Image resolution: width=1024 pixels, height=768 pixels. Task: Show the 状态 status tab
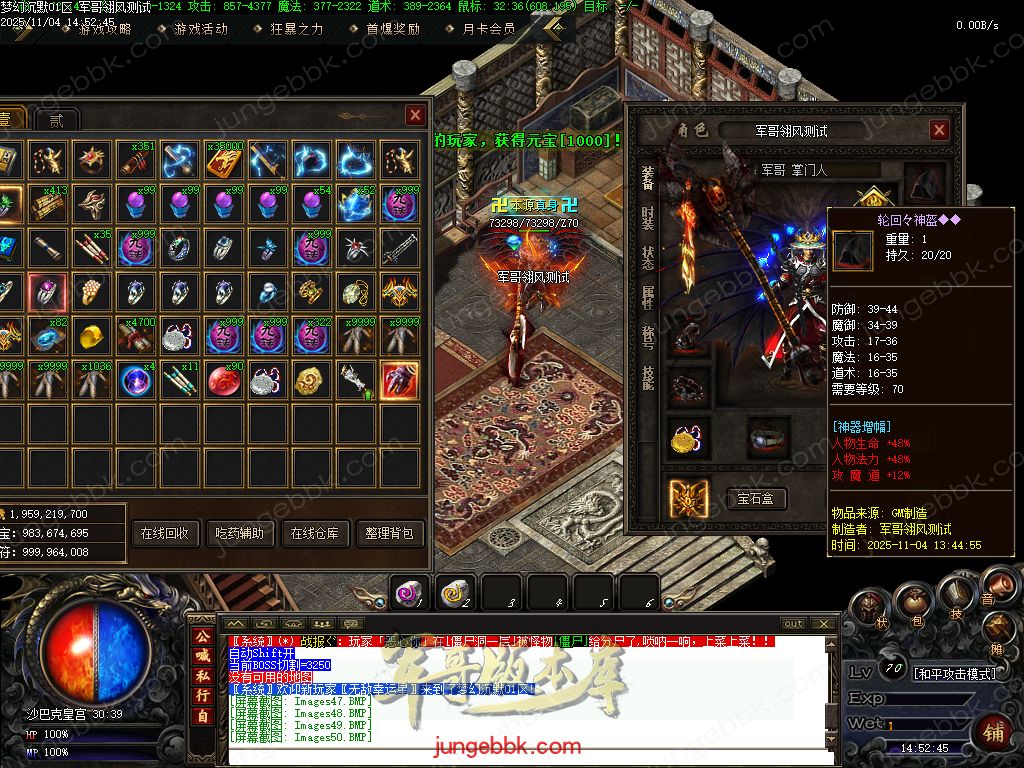[647, 259]
